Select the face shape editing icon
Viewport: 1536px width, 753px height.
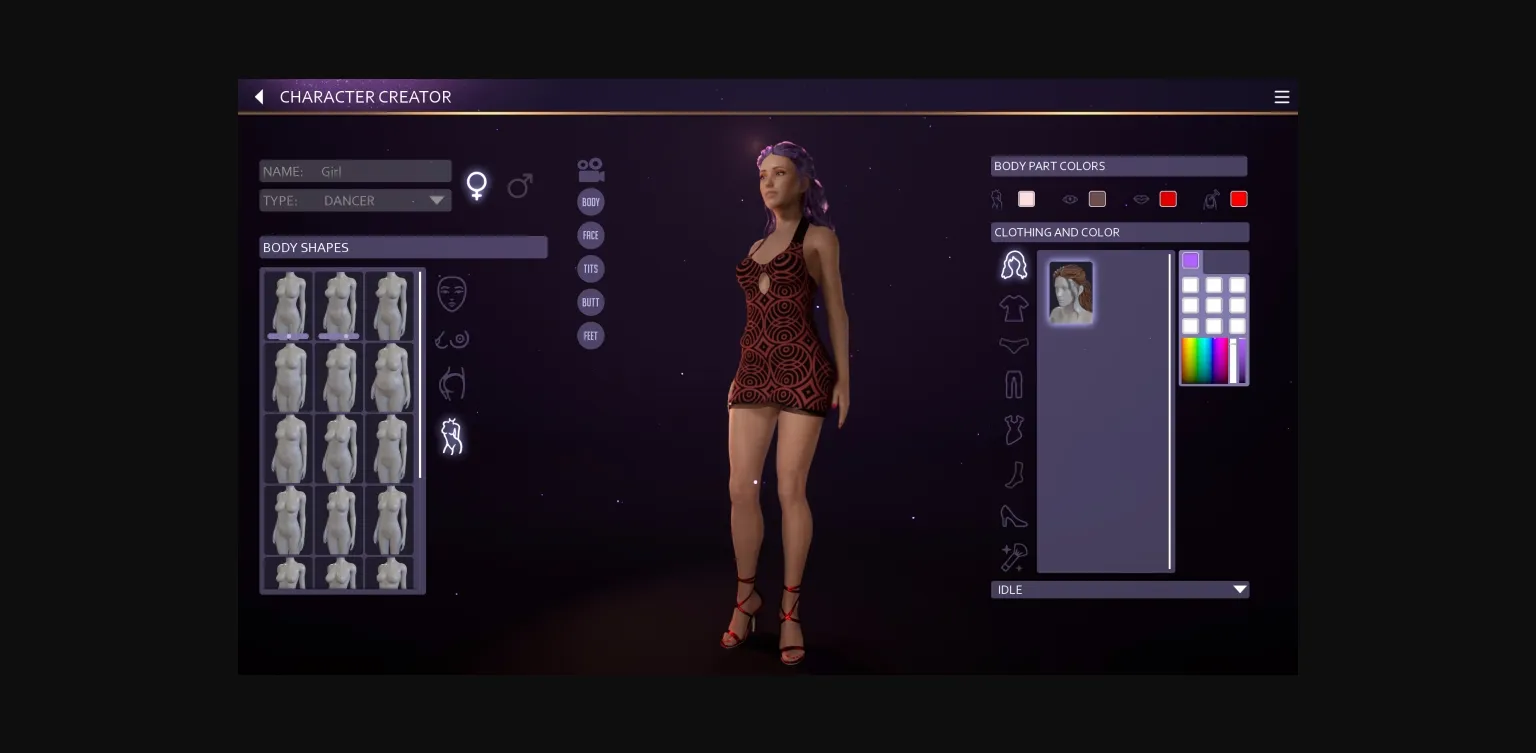[x=451, y=293]
